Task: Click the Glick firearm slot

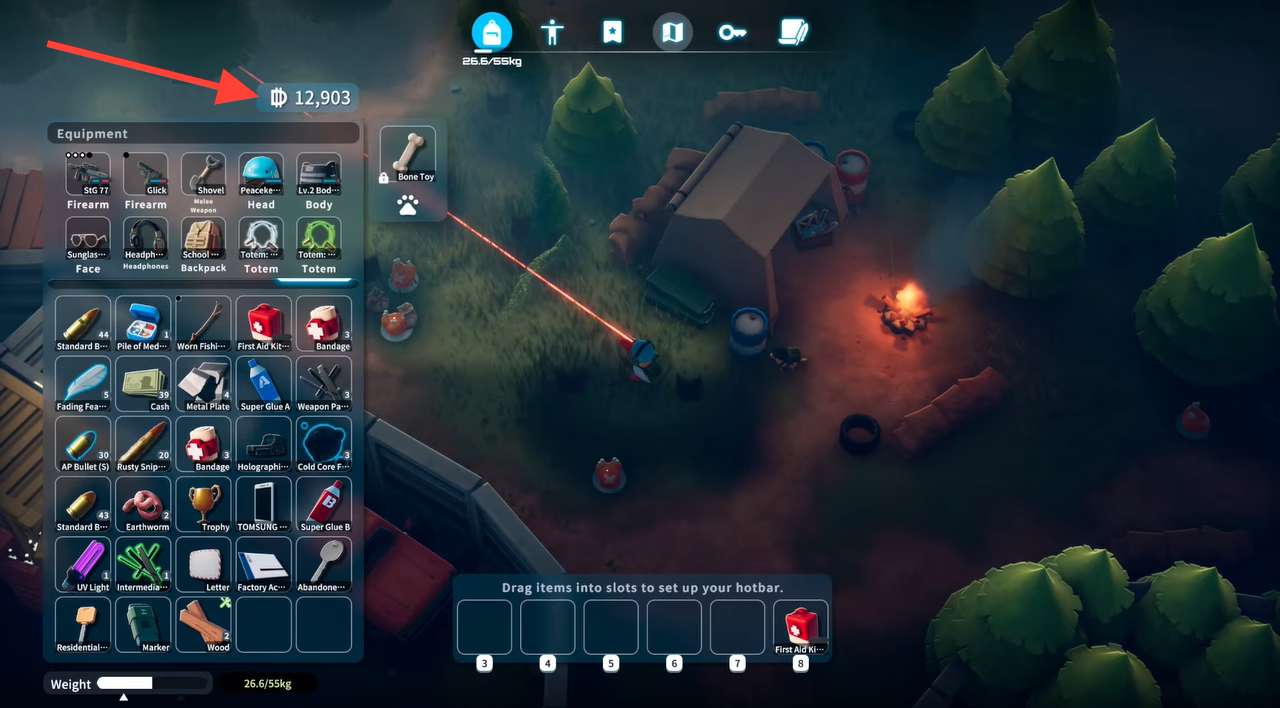Action: click(146, 175)
